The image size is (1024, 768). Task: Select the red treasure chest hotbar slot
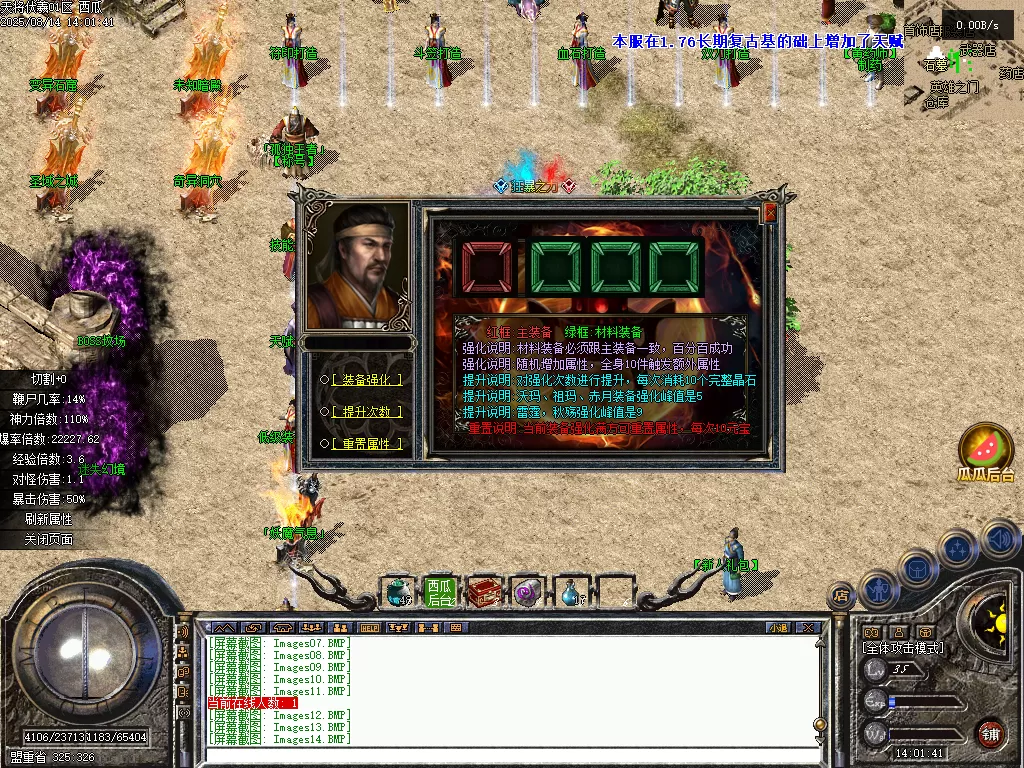(x=484, y=592)
